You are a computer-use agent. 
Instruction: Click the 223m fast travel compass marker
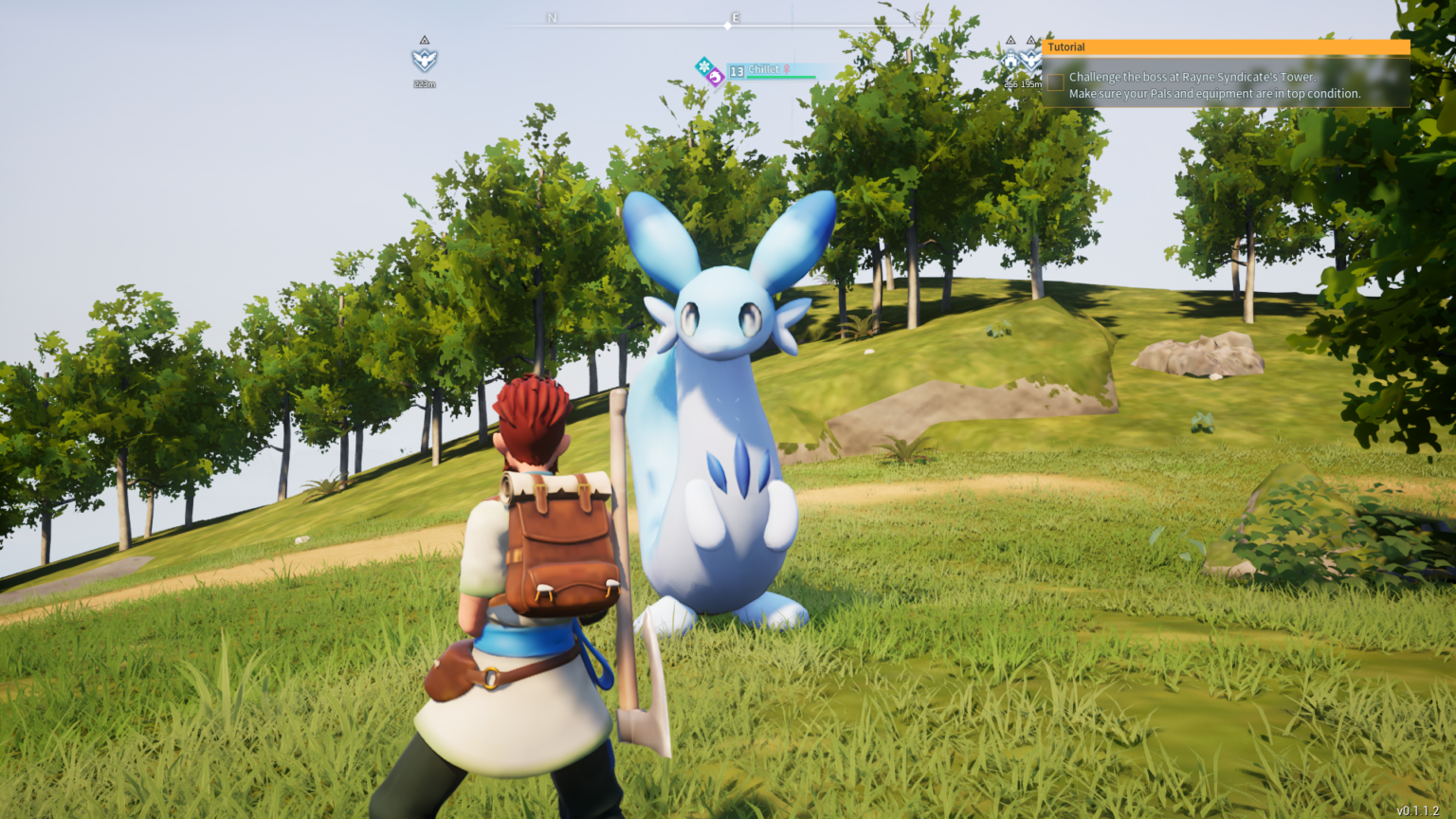click(x=424, y=61)
